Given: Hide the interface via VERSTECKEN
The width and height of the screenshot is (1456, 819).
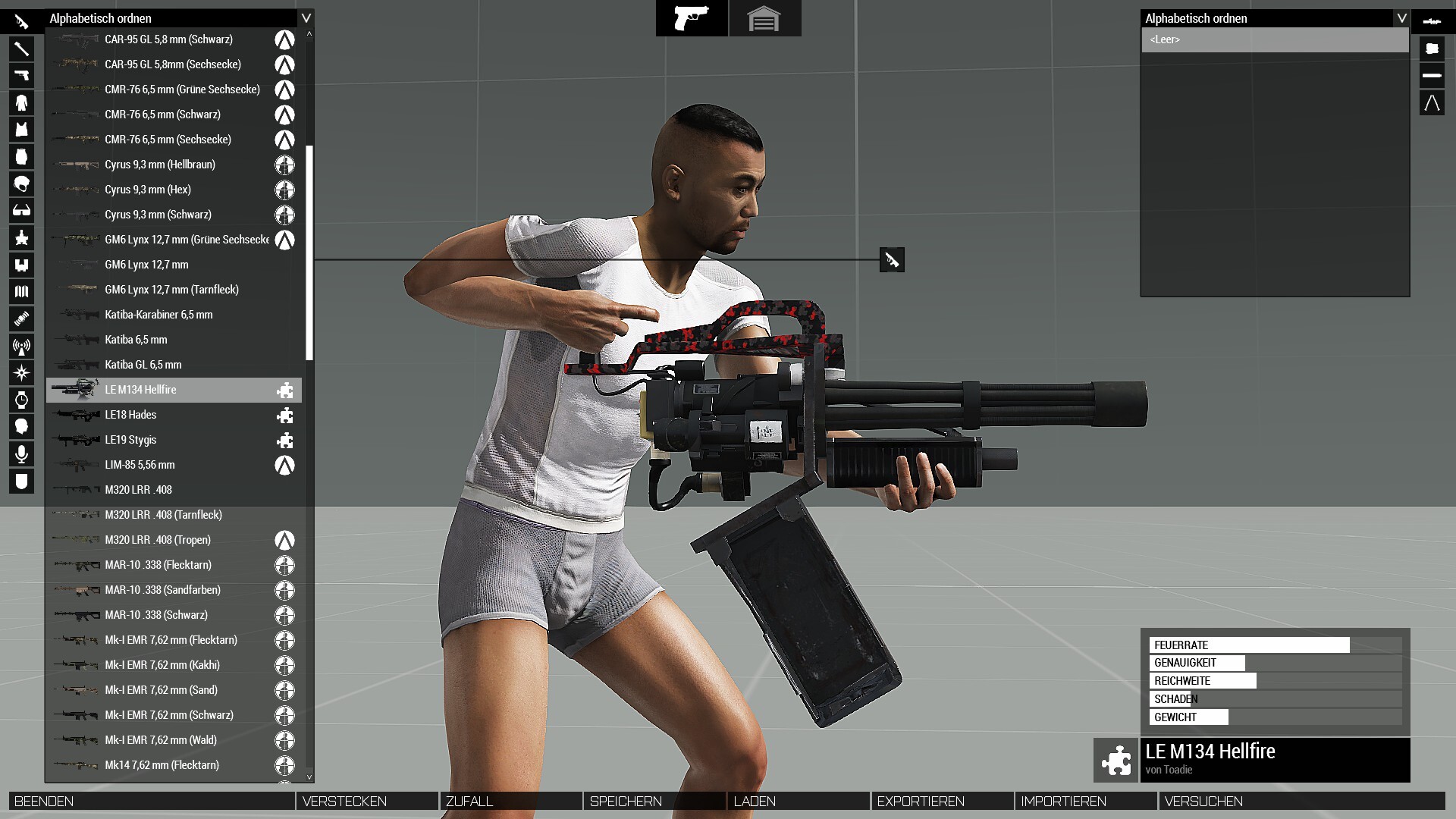Looking at the screenshot, I should 367,801.
